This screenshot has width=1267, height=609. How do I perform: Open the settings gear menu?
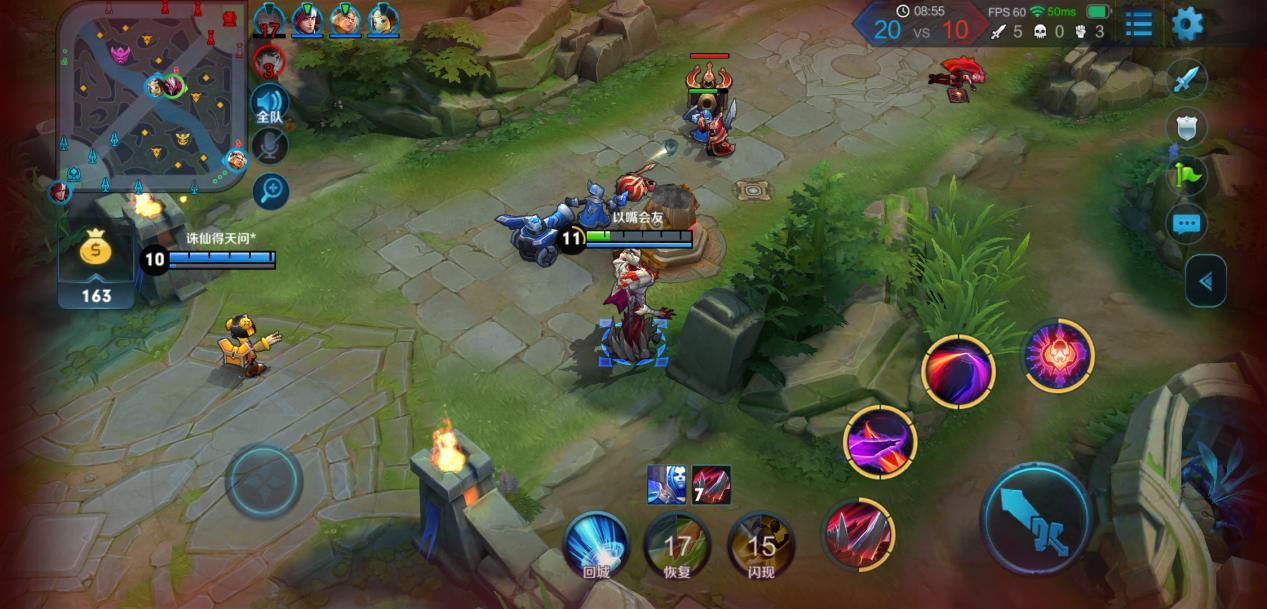pos(1187,24)
